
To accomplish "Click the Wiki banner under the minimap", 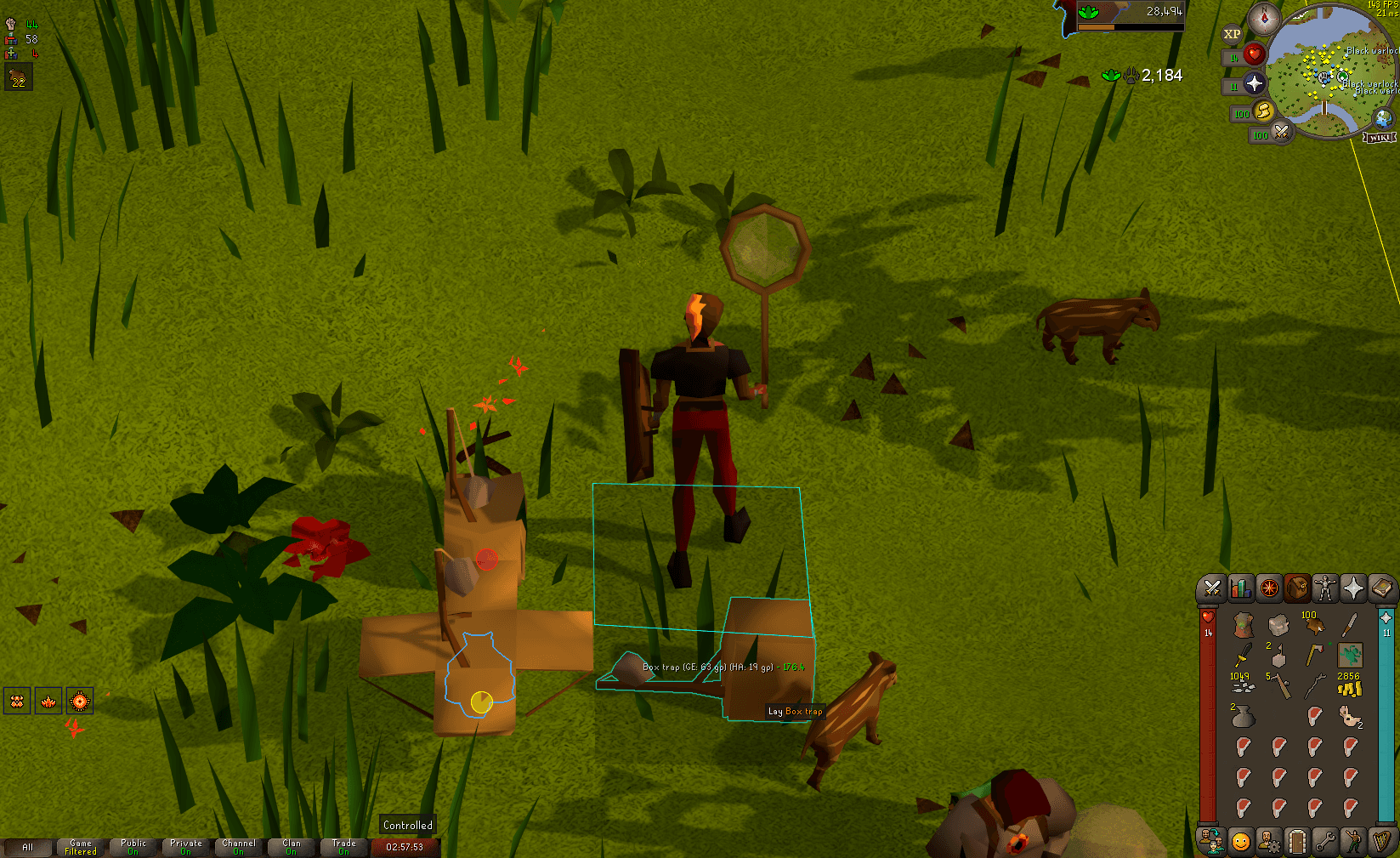I will [x=1378, y=137].
